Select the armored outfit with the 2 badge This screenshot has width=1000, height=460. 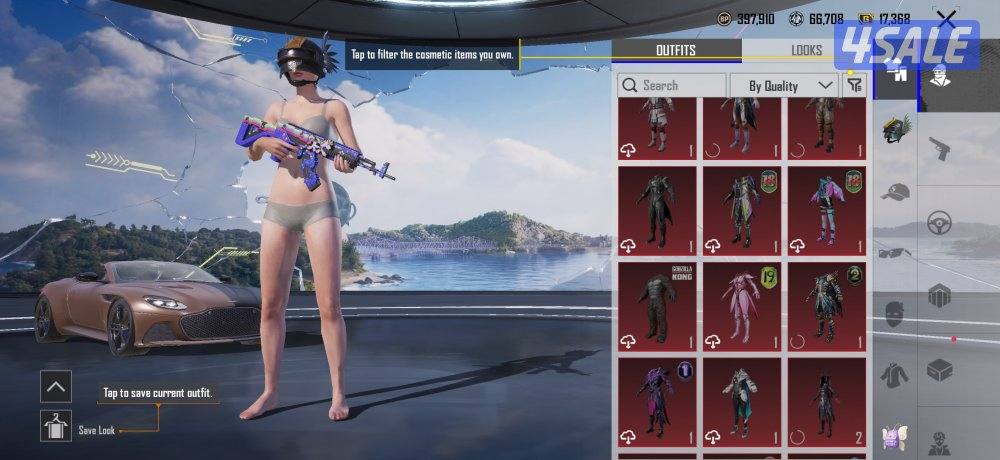827,303
